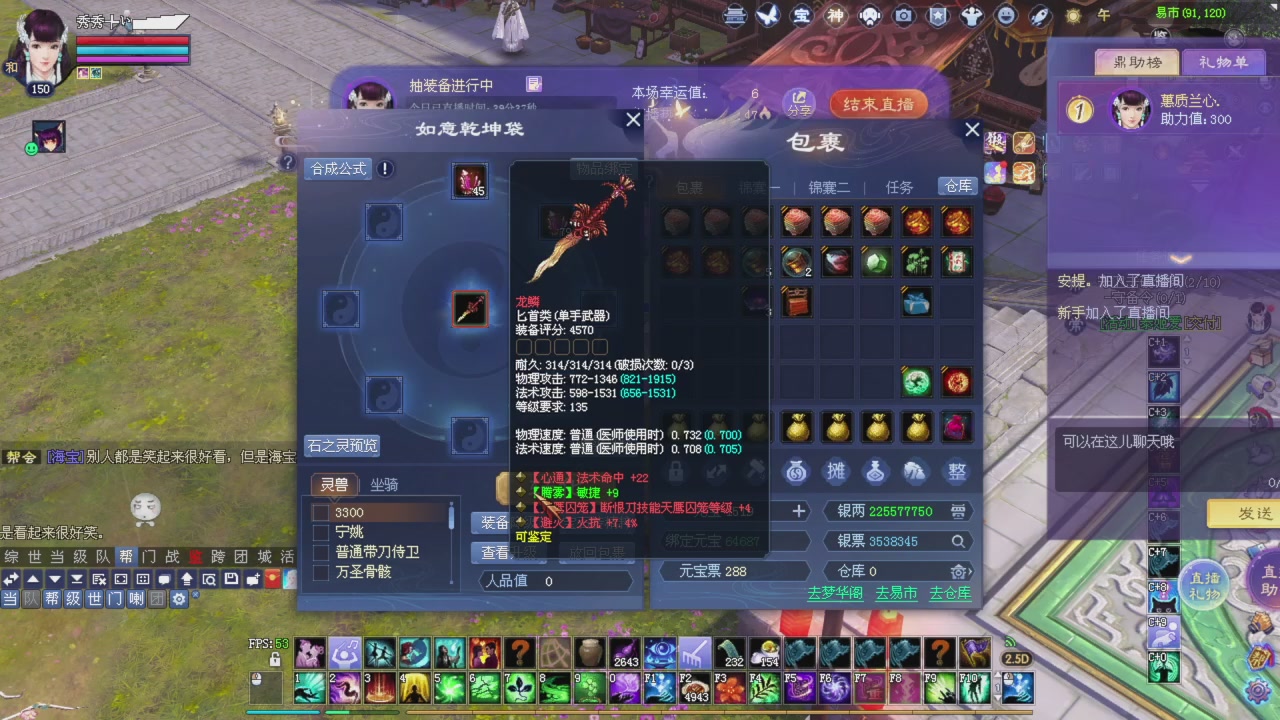The height and width of the screenshot is (720, 1280).
Task: Enable the 宁姚 checkbox in the 灵兽 list
Action: pos(321,532)
